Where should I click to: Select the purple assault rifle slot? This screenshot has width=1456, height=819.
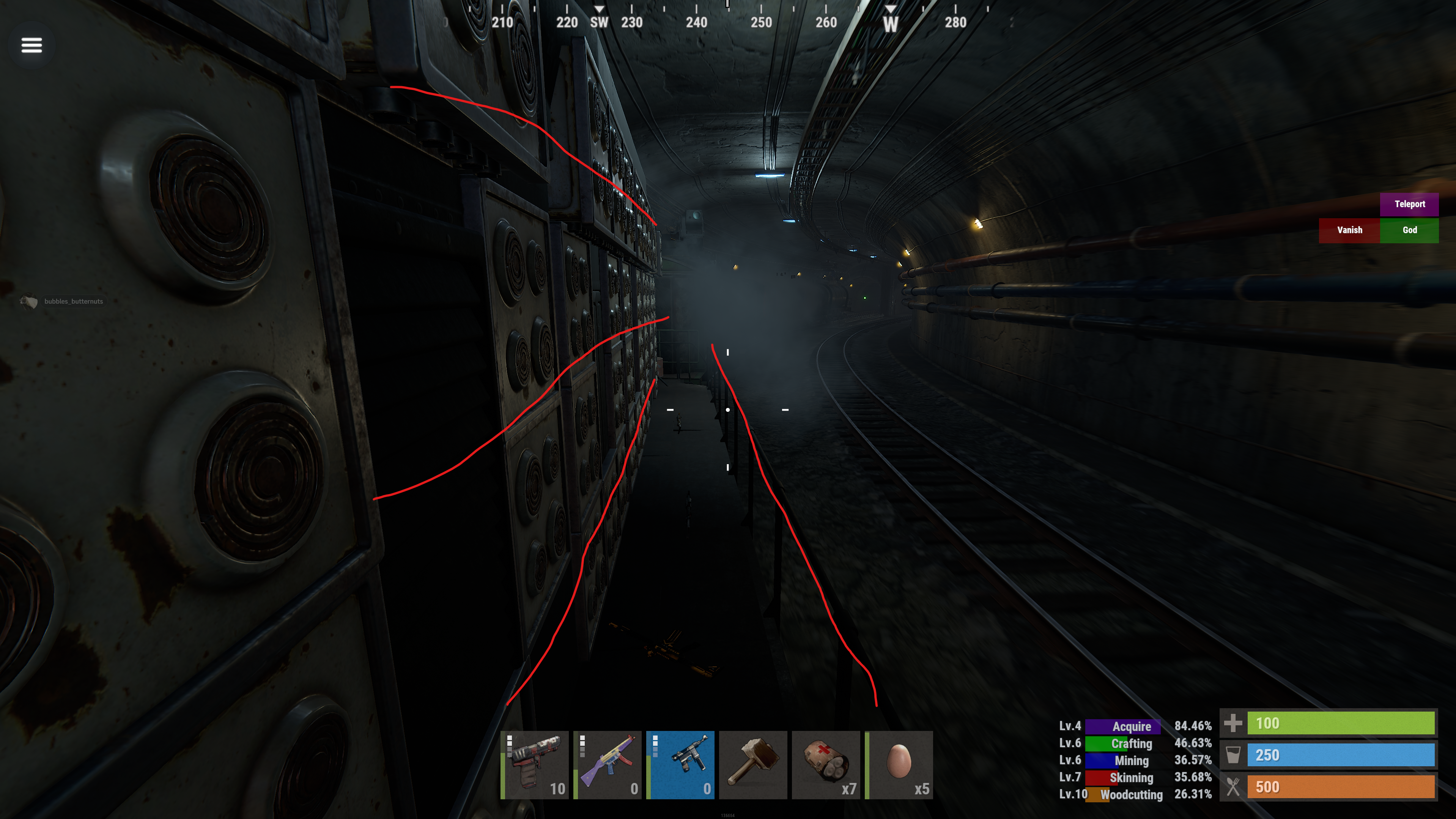click(608, 765)
